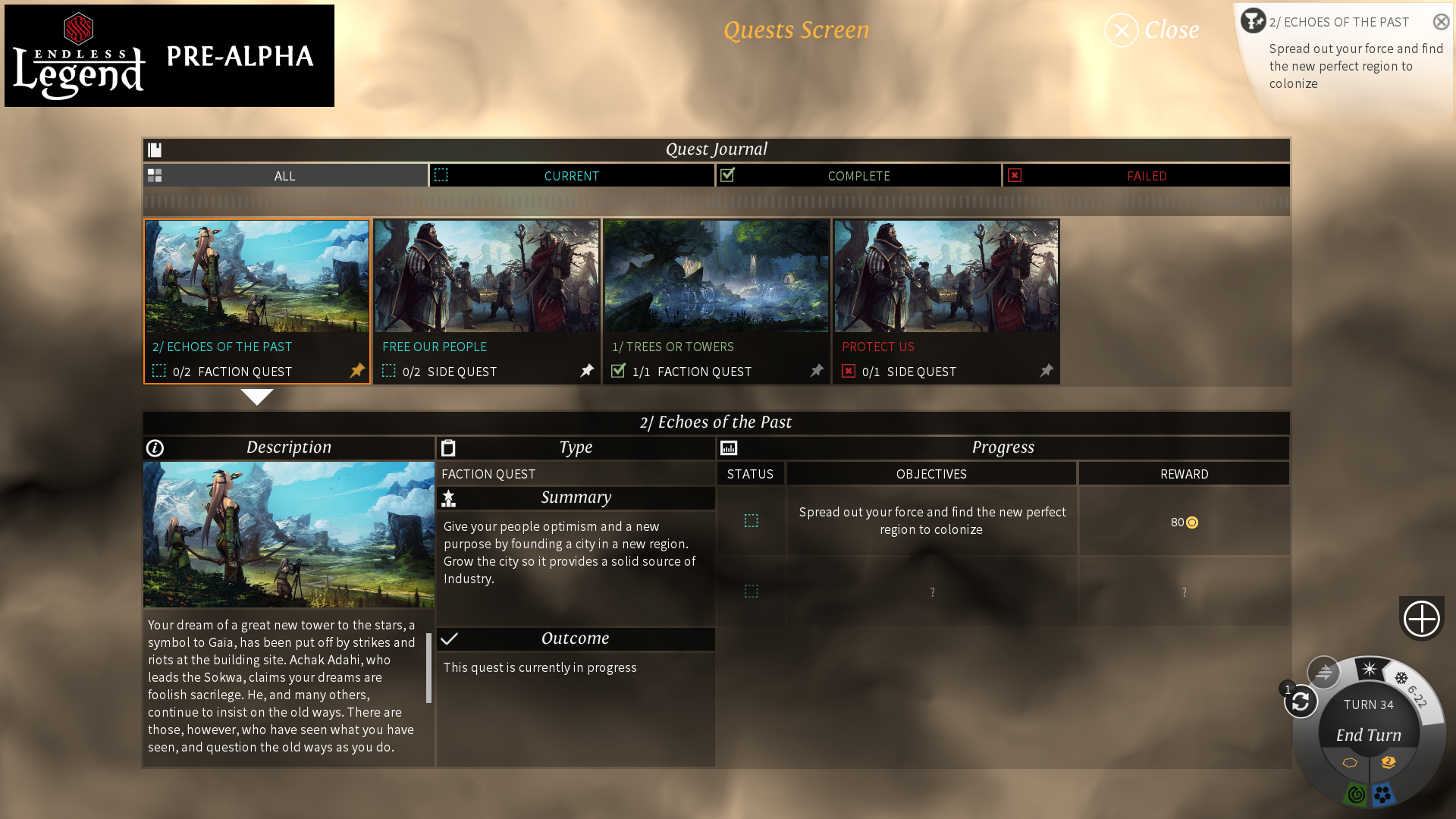Click the cycling arrows notification with badge 1
1456x819 pixels.
(x=1301, y=703)
